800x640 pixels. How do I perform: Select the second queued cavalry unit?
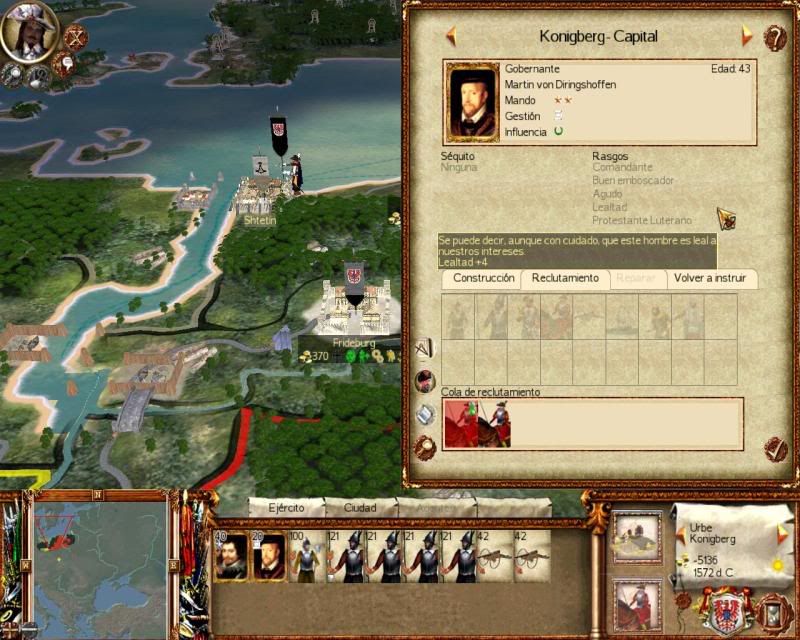(495, 423)
